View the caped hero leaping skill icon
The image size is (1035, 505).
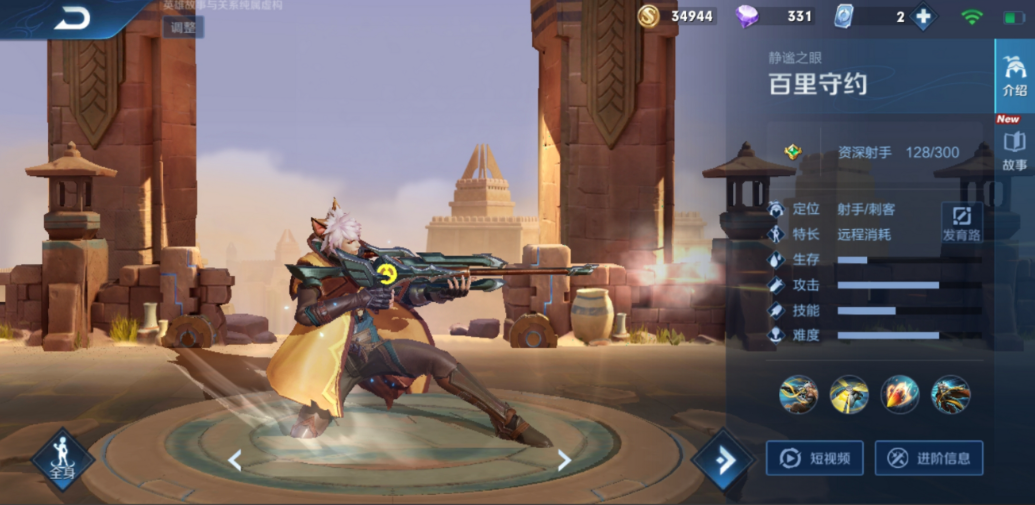tap(951, 395)
